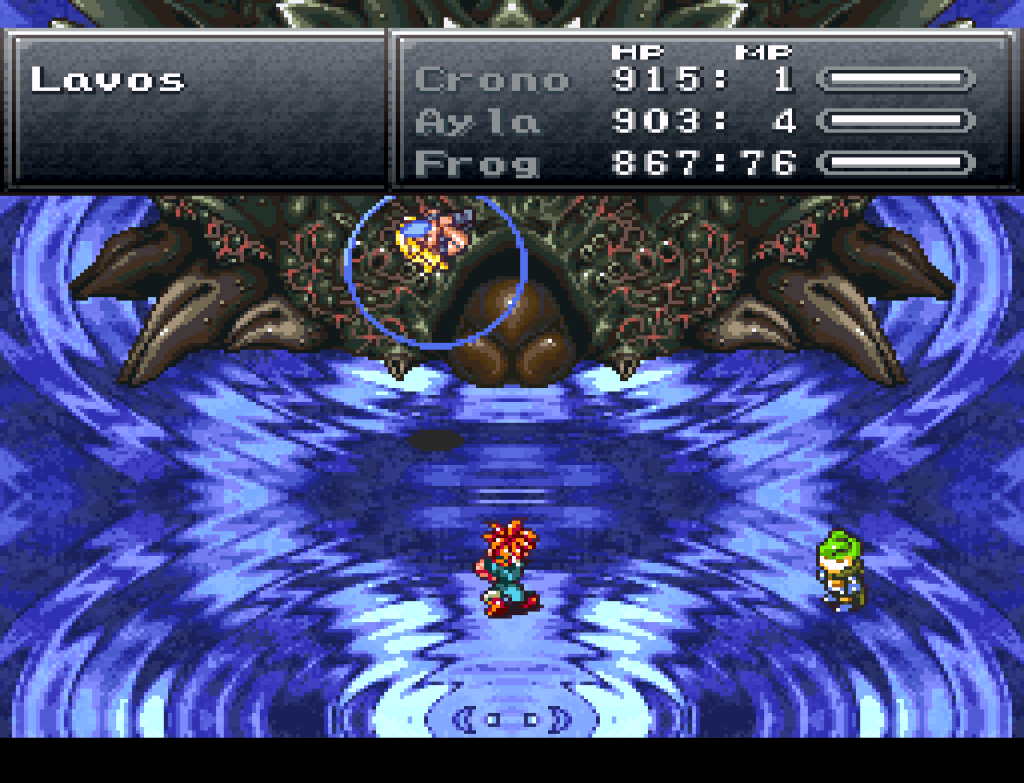Pick Ayla's name in the party panel
The width and height of the screenshot is (1024, 783).
pos(477,122)
